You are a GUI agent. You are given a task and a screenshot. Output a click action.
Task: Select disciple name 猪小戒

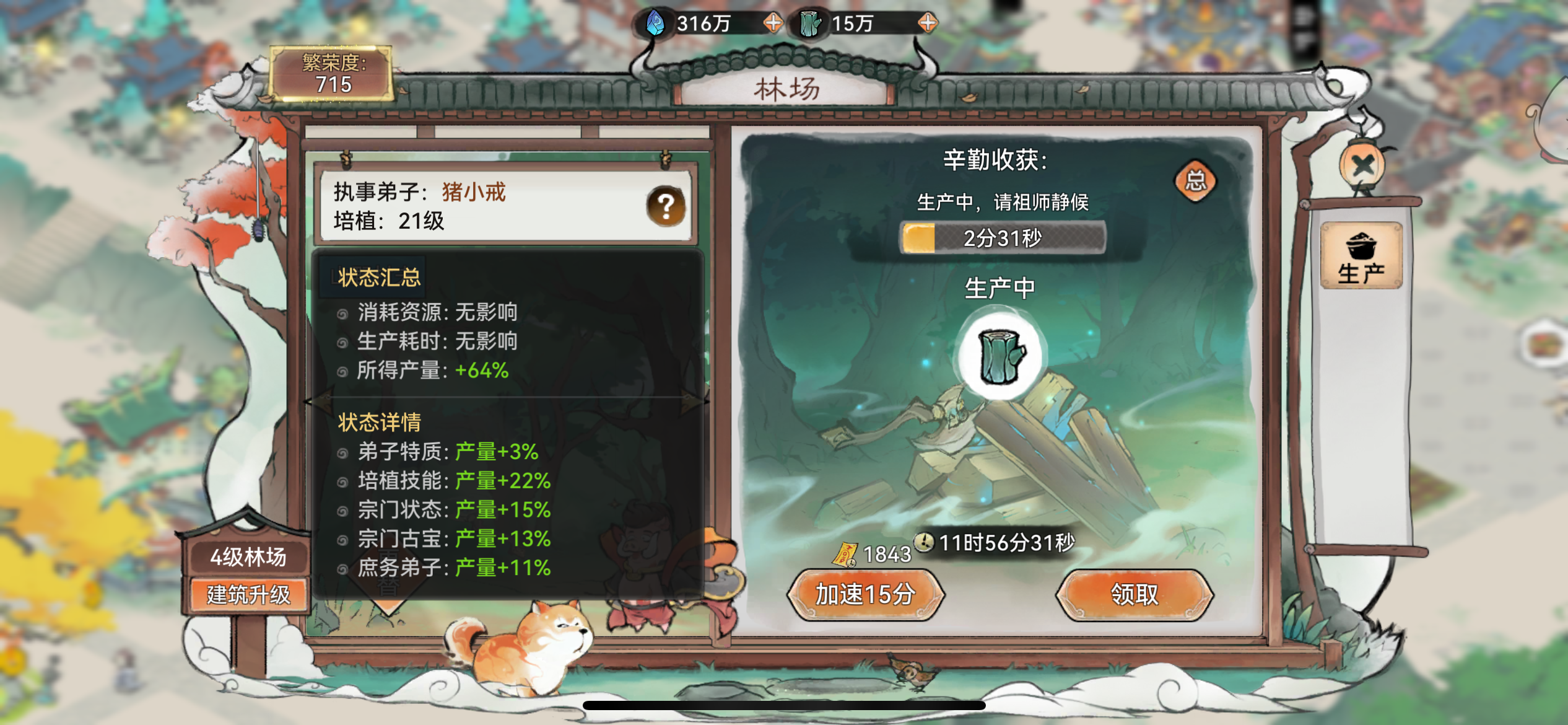(475, 192)
